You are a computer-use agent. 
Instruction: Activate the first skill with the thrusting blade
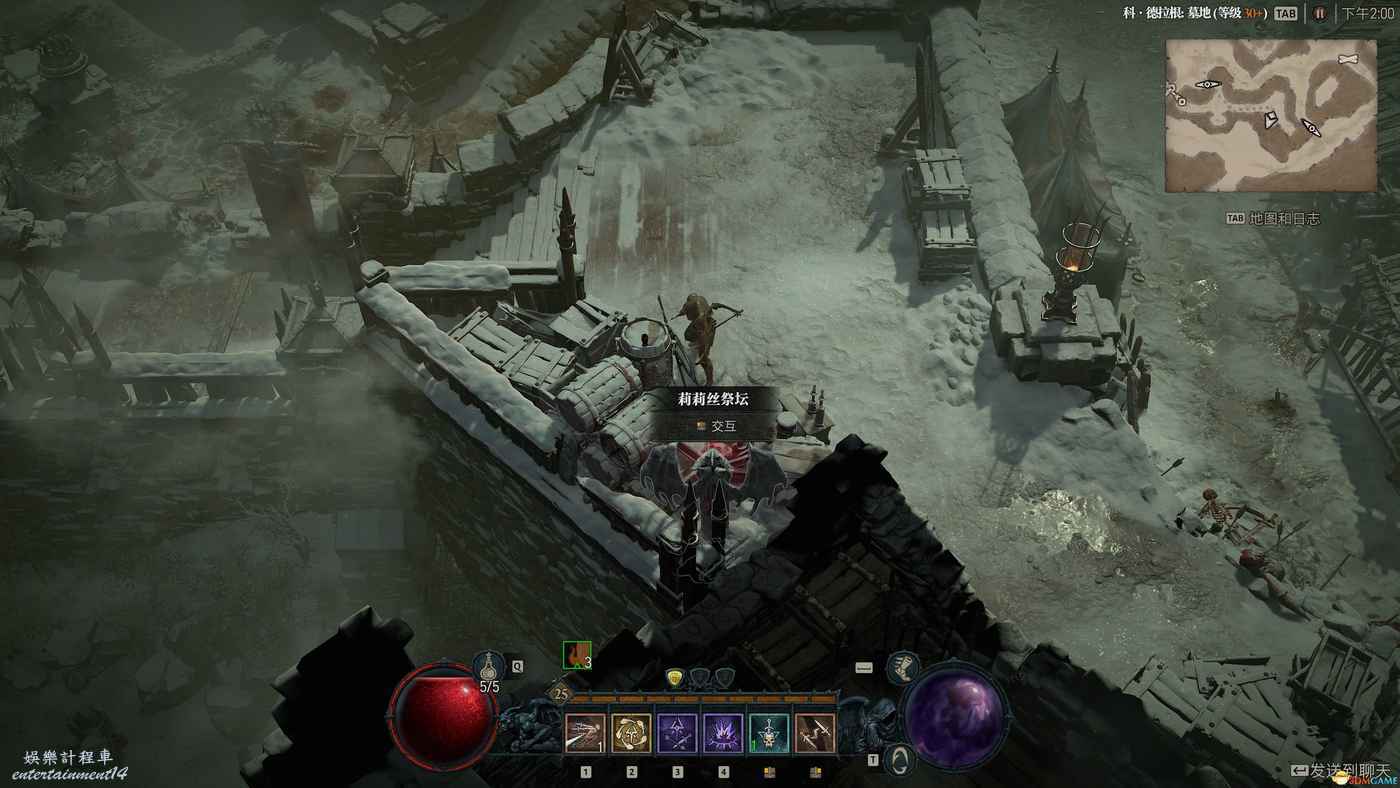click(x=586, y=733)
